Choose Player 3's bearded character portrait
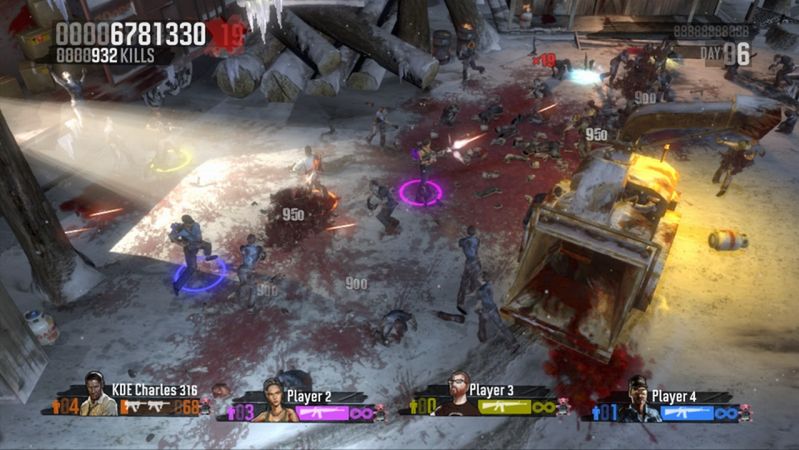Screen dimensions: 799x450 [455, 394]
